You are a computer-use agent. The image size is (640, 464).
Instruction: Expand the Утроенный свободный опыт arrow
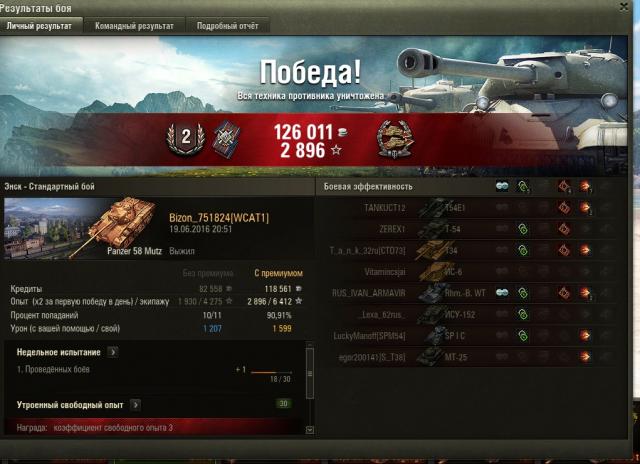coord(134,405)
